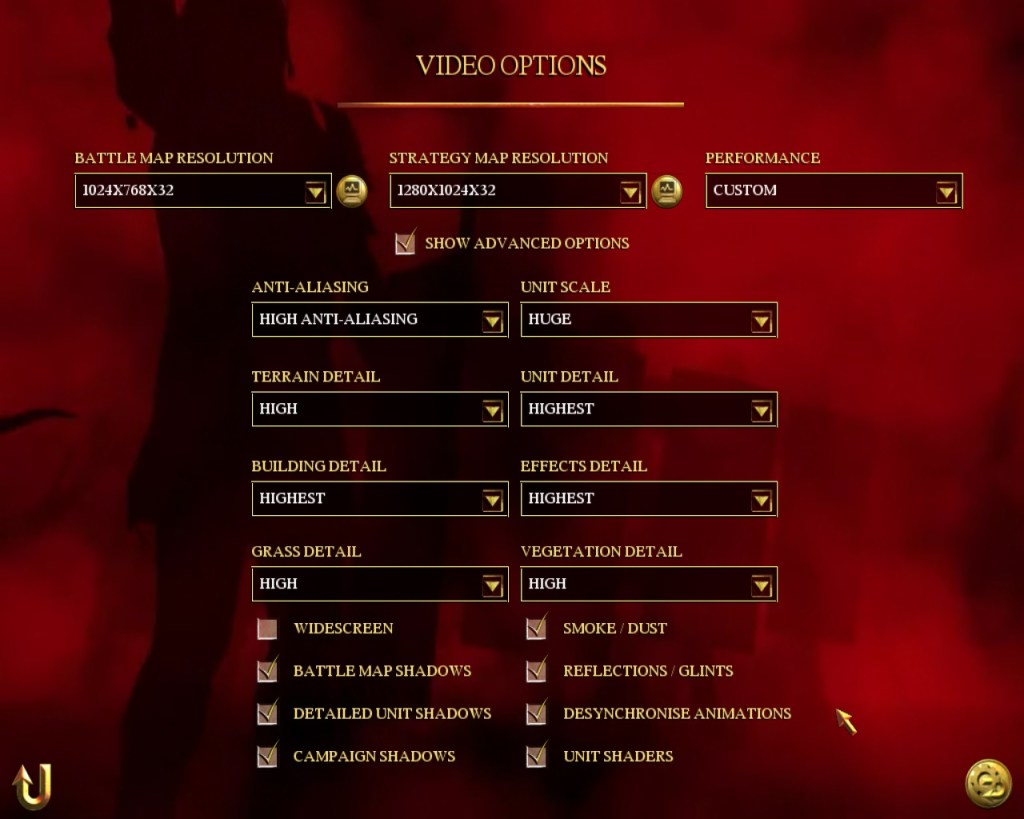Uncheck the Reflections / Glints checkbox
1024x819 pixels.
(x=537, y=671)
